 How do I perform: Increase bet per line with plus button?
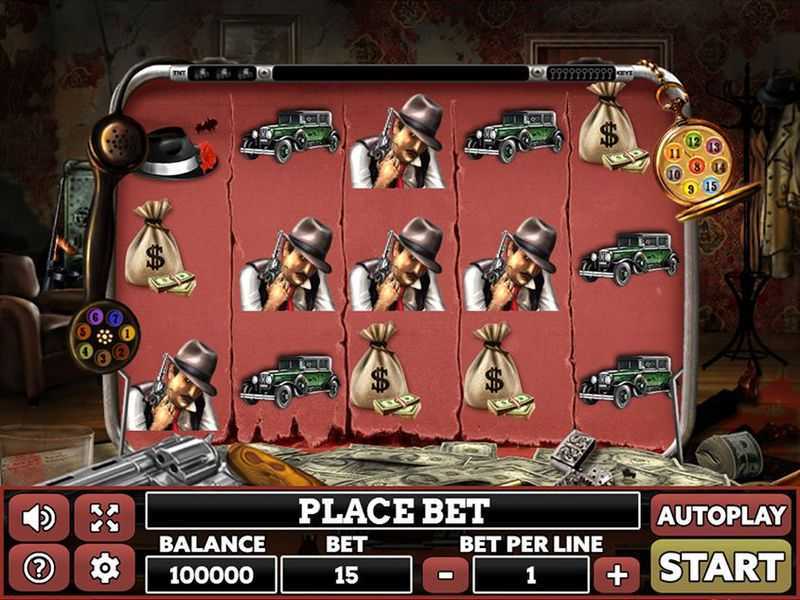[617, 575]
